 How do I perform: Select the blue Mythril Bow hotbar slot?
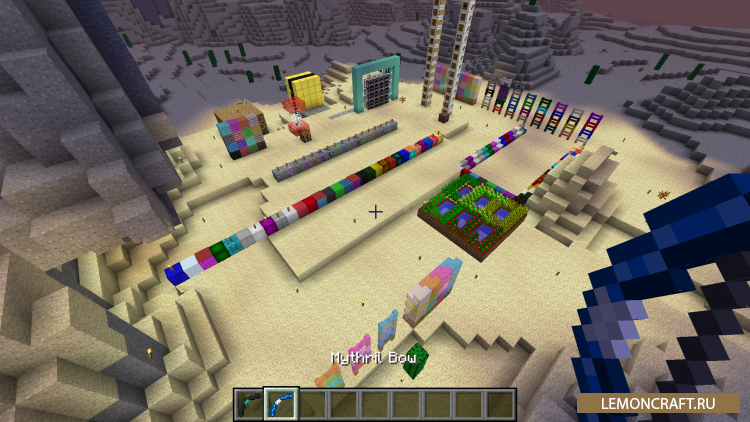(281, 404)
